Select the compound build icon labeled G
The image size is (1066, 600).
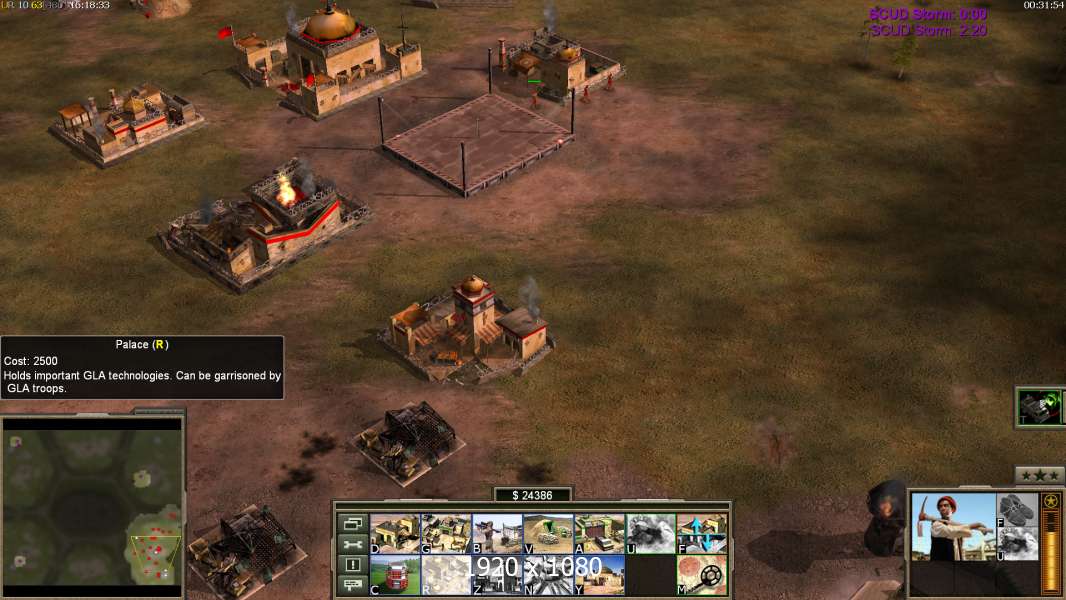click(445, 534)
